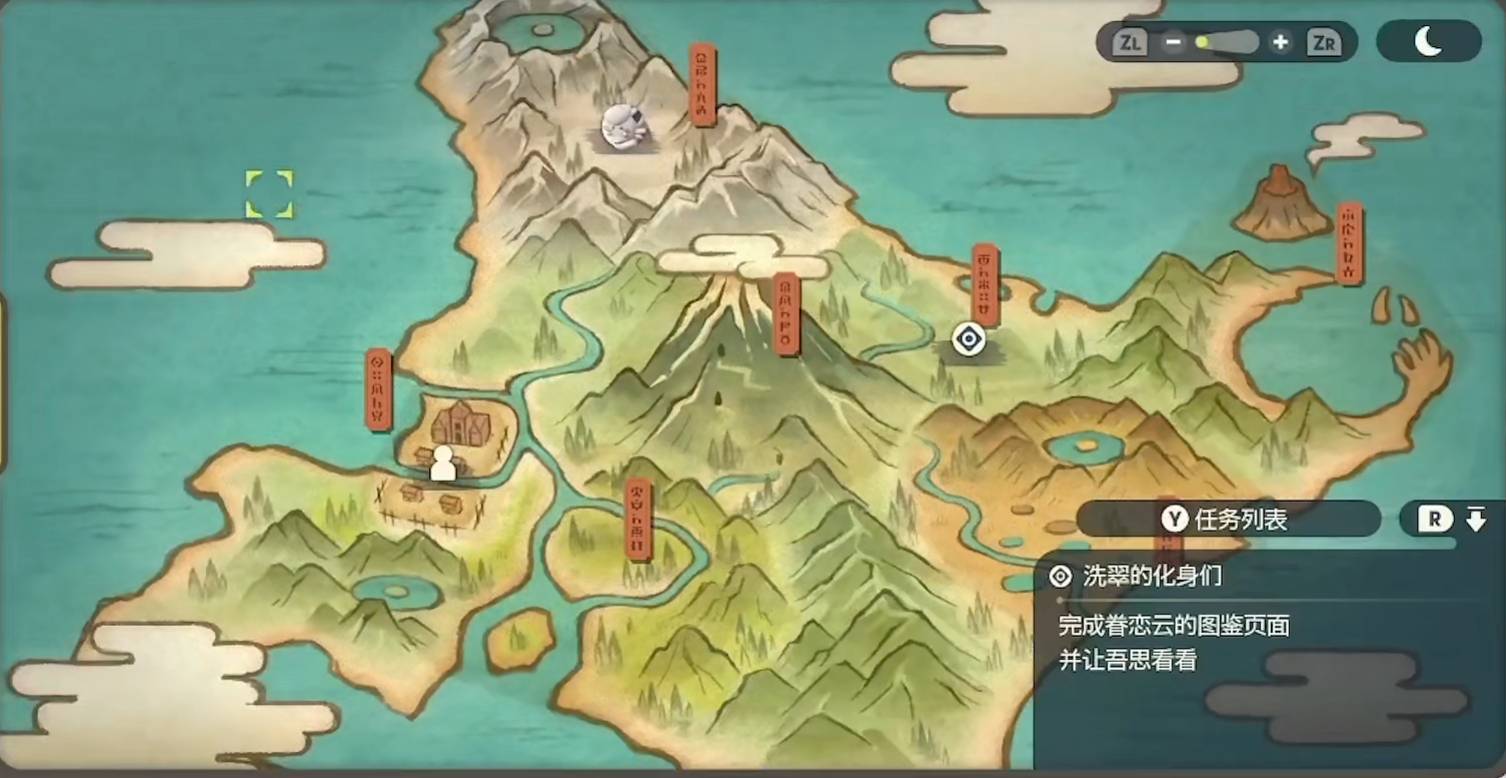Image resolution: width=1506 pixels, height=778 pixels.
Task: Click the ZL shoulder button prompt
Action: tap(1129, 42)
